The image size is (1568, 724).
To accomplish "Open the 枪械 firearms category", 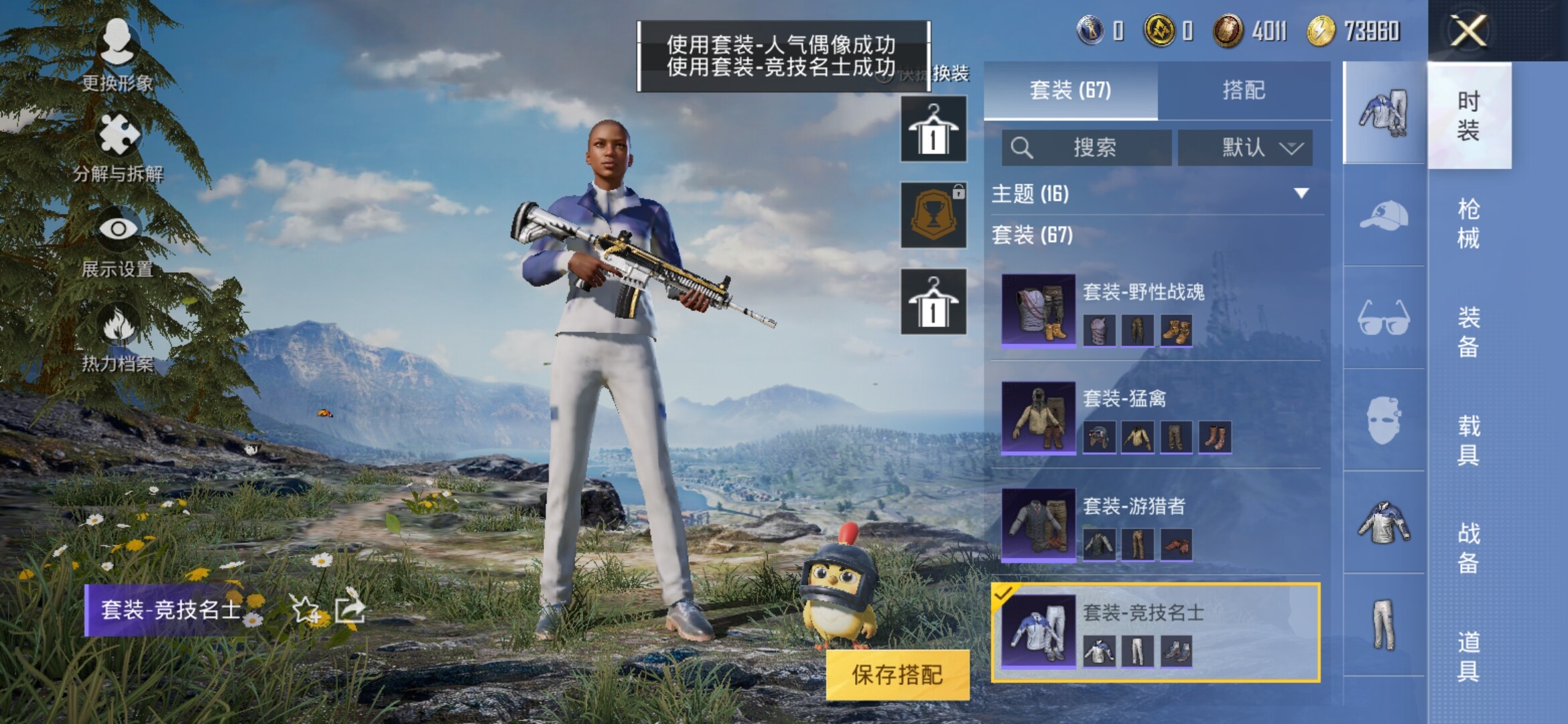I will click(1468, 223).
